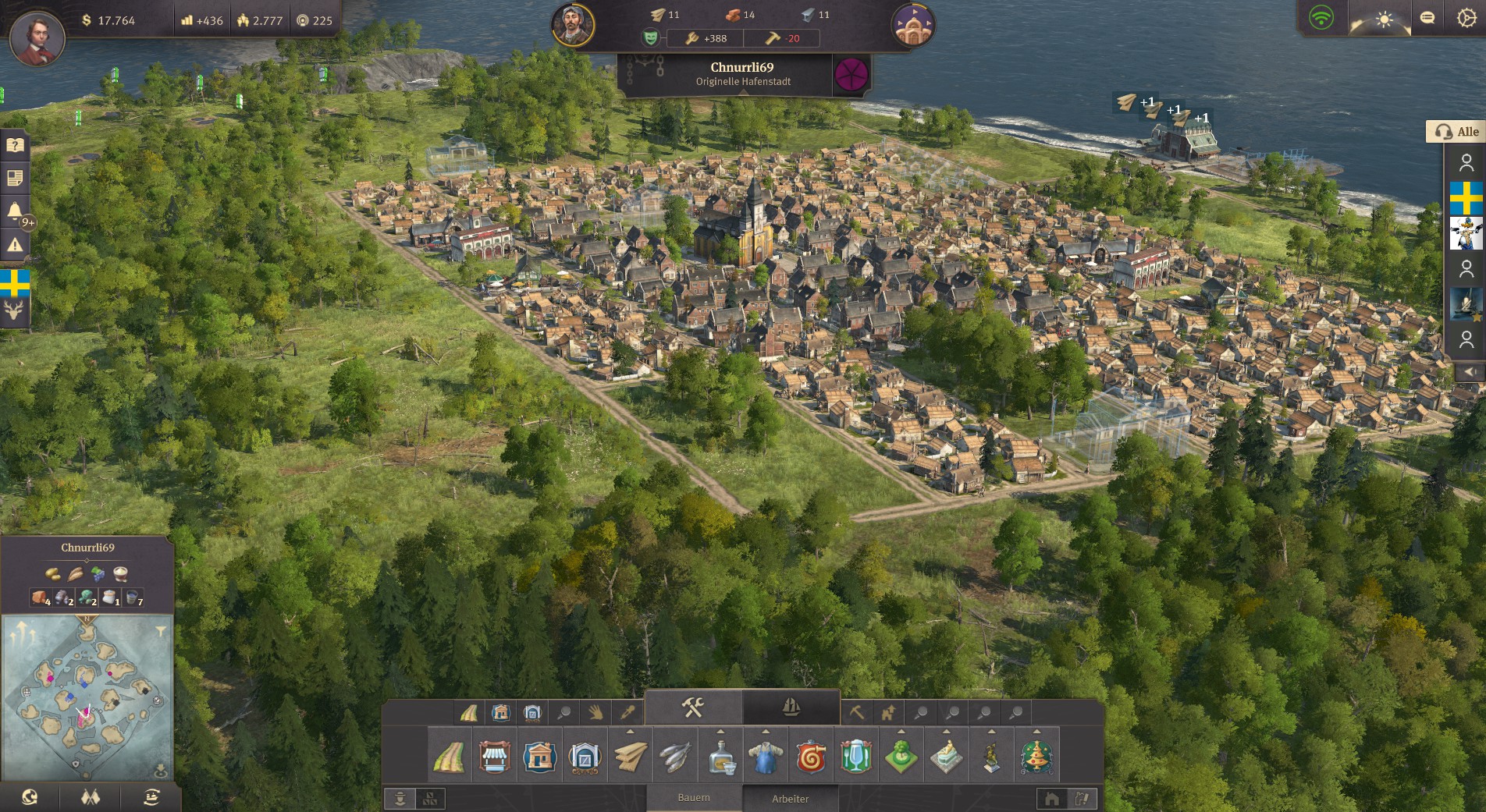Open the minimap filter funnel

[x=161, y=631]
